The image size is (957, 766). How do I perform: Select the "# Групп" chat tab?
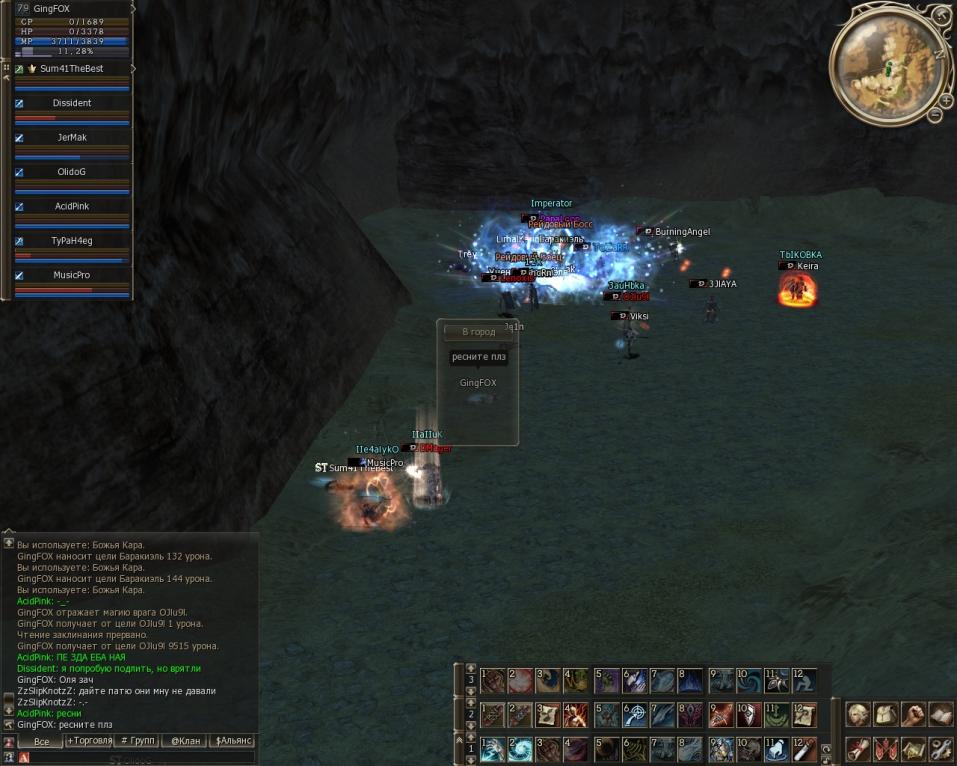[x=136, y=741]
